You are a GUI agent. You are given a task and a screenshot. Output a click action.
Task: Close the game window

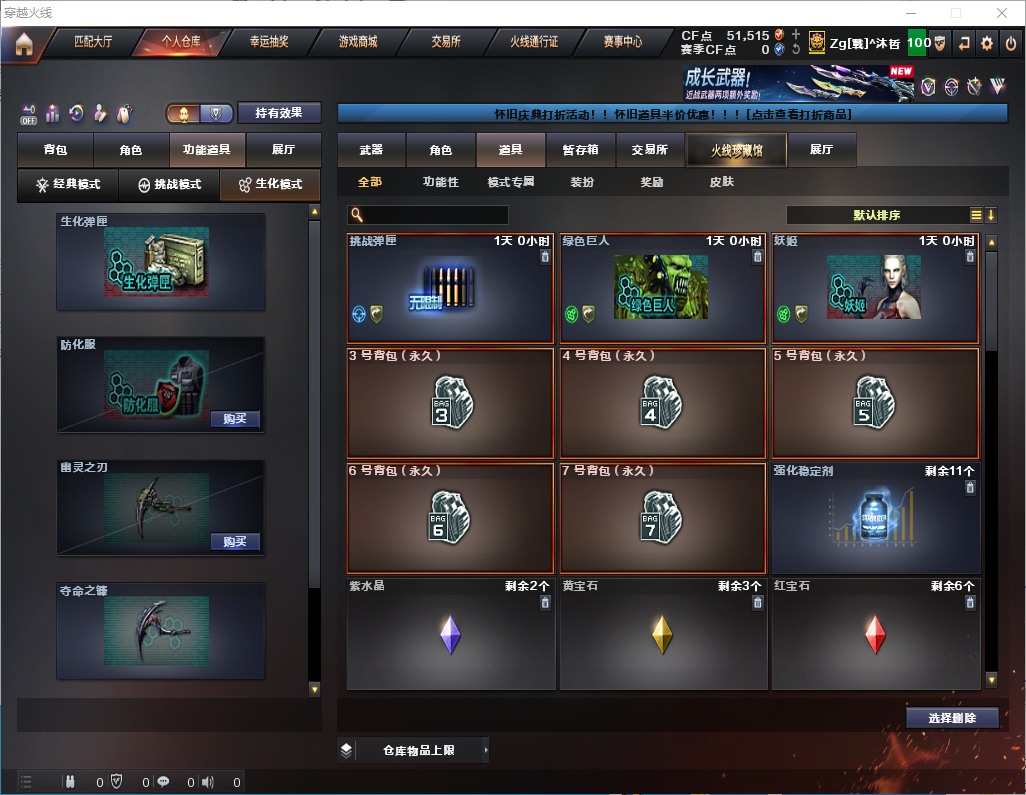(1002, 13)
